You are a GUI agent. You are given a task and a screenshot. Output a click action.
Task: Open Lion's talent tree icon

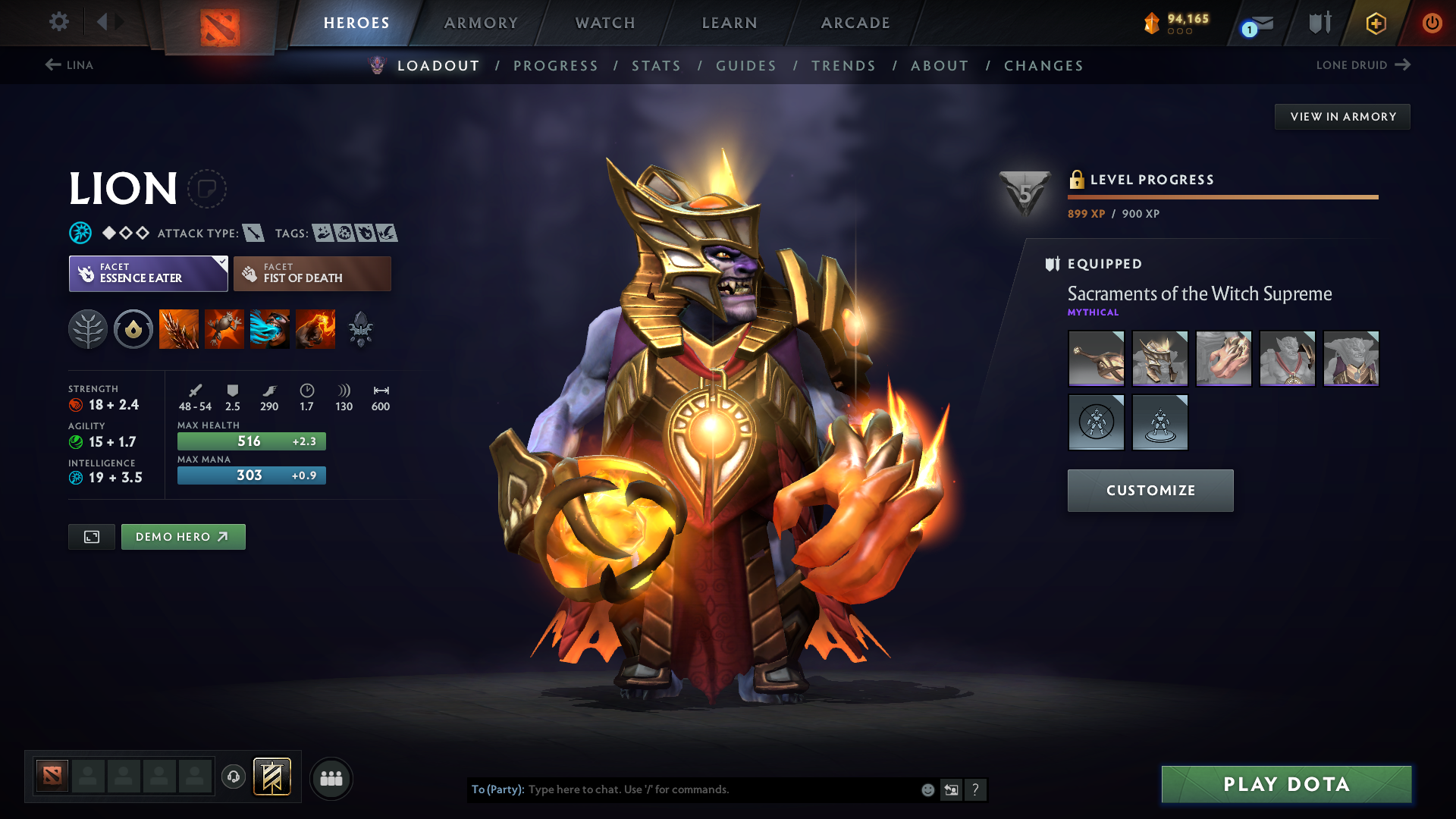88,328
